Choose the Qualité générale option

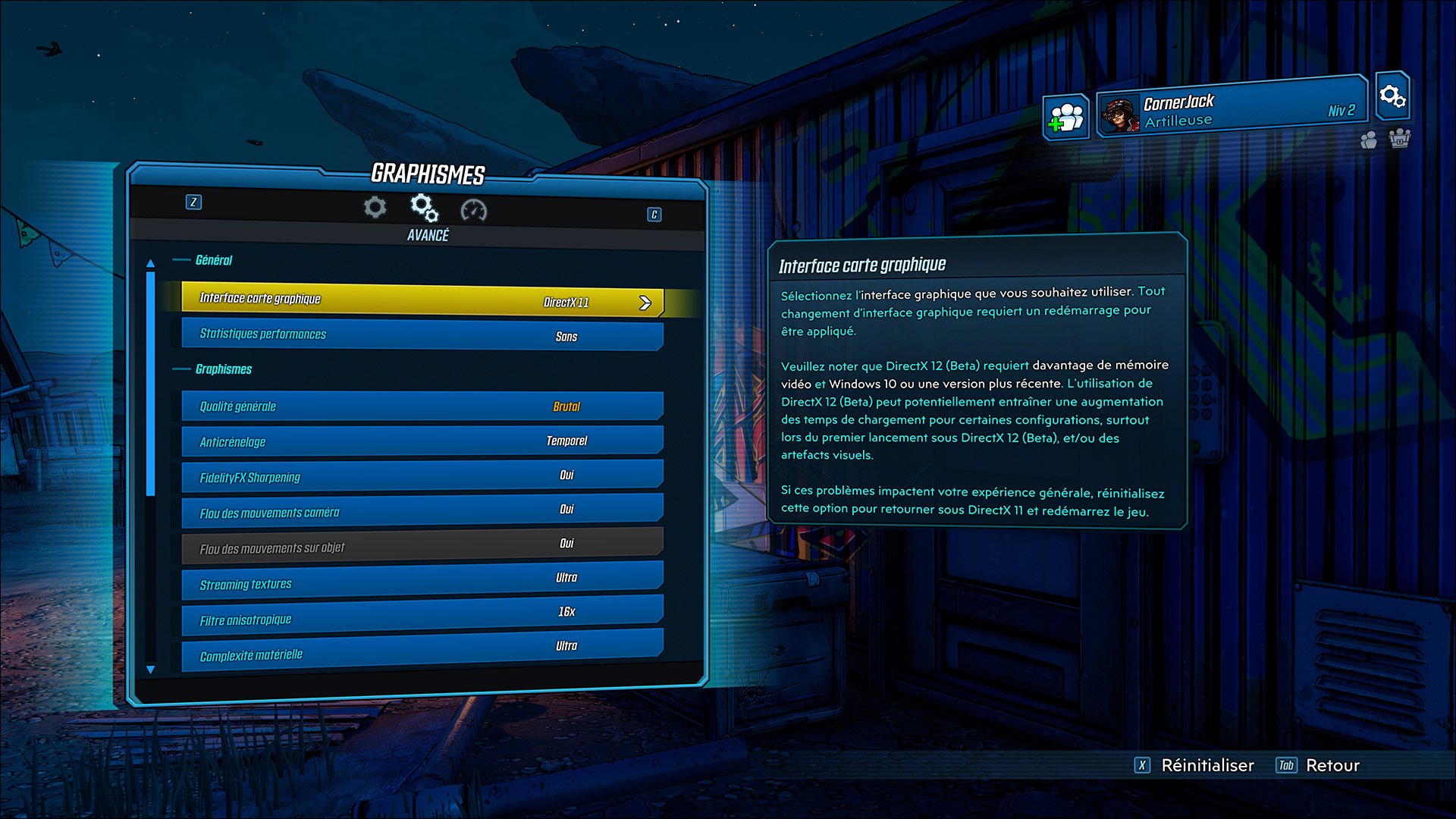click(x=422, y=406)
